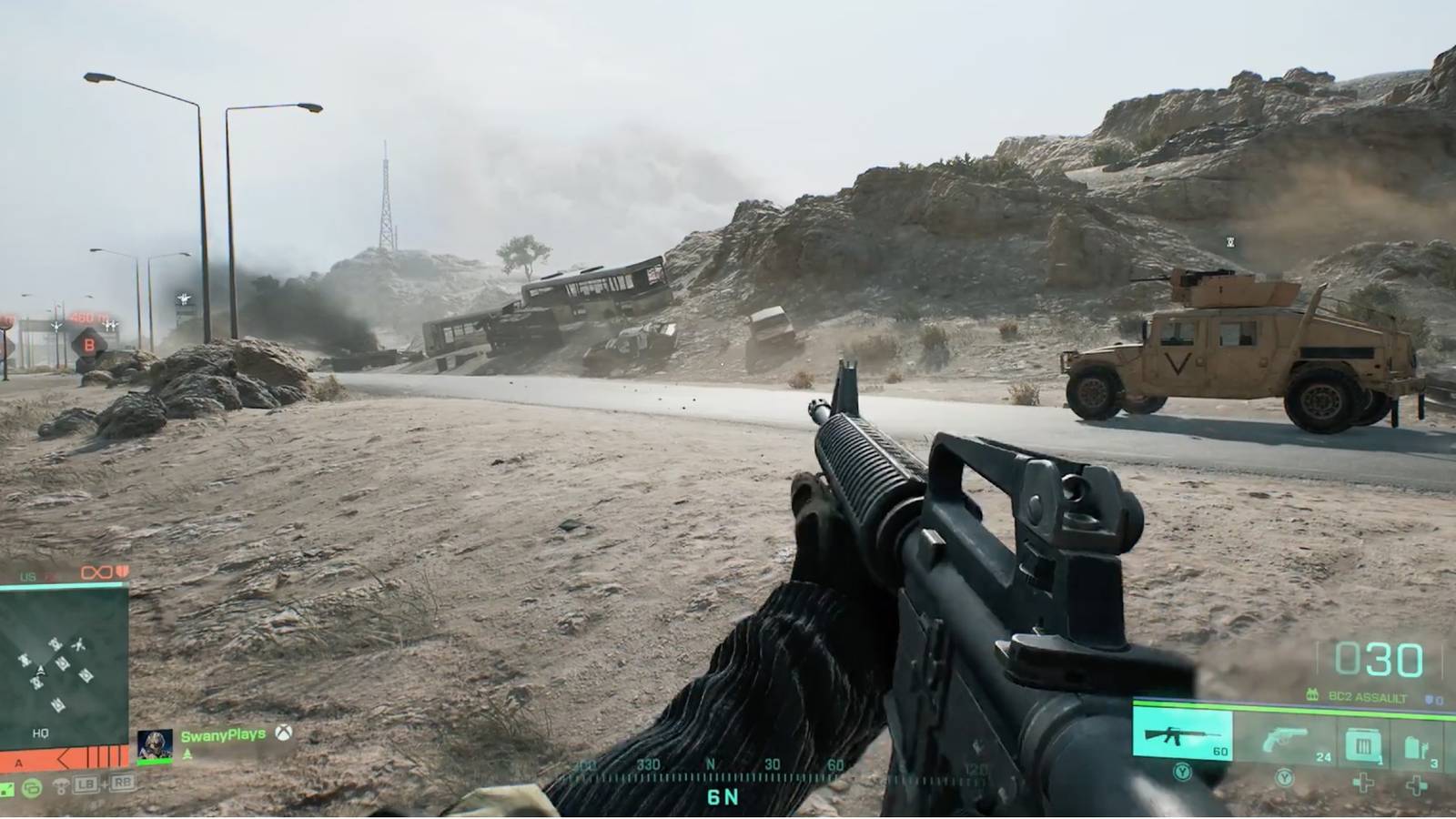Click the orange shield icon near the minimap

coord(121,572)
